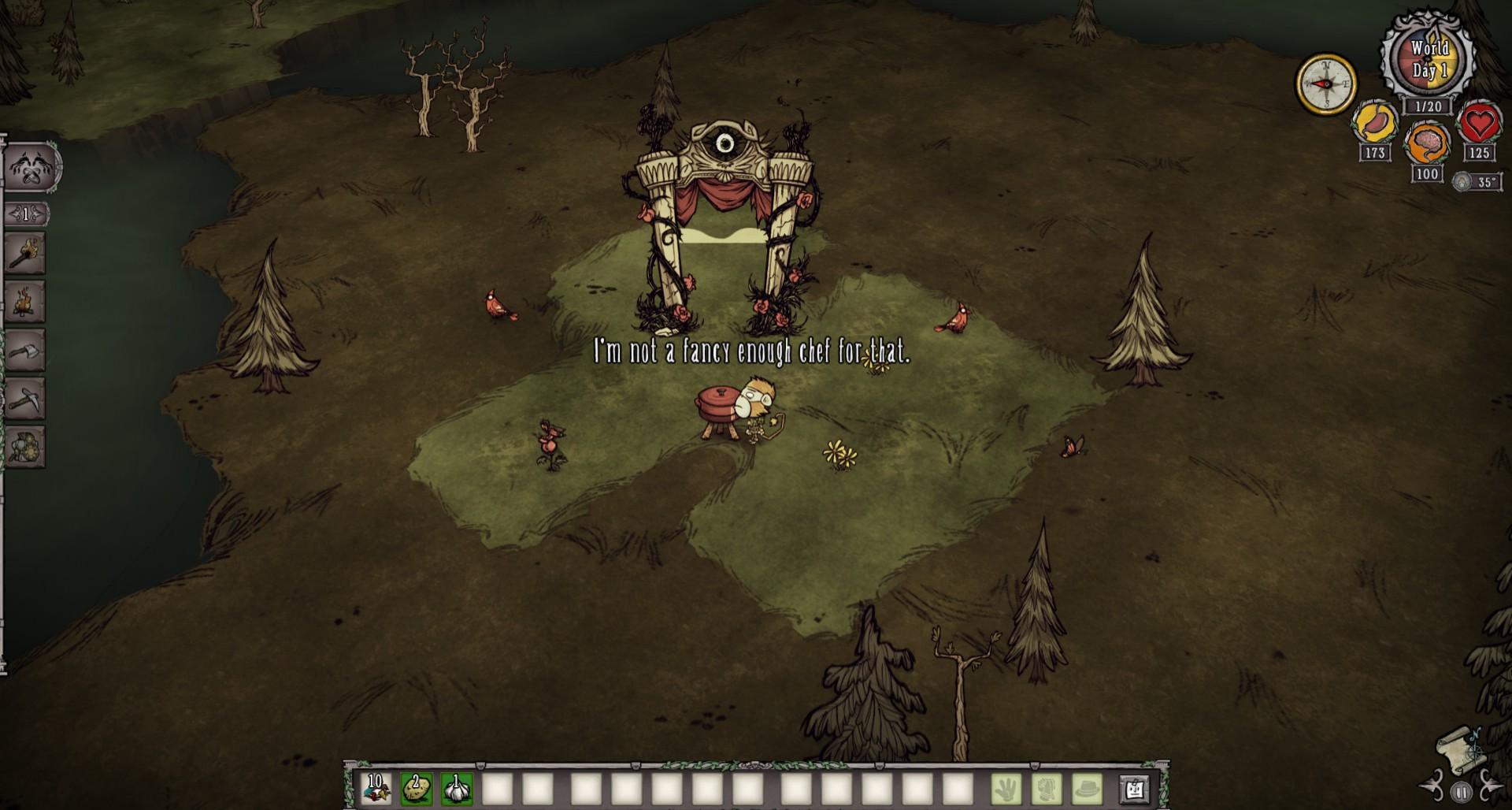1512x810 pixels.
Task: Click the empty hat equipment slot
Action: [x=1088, y=788]
